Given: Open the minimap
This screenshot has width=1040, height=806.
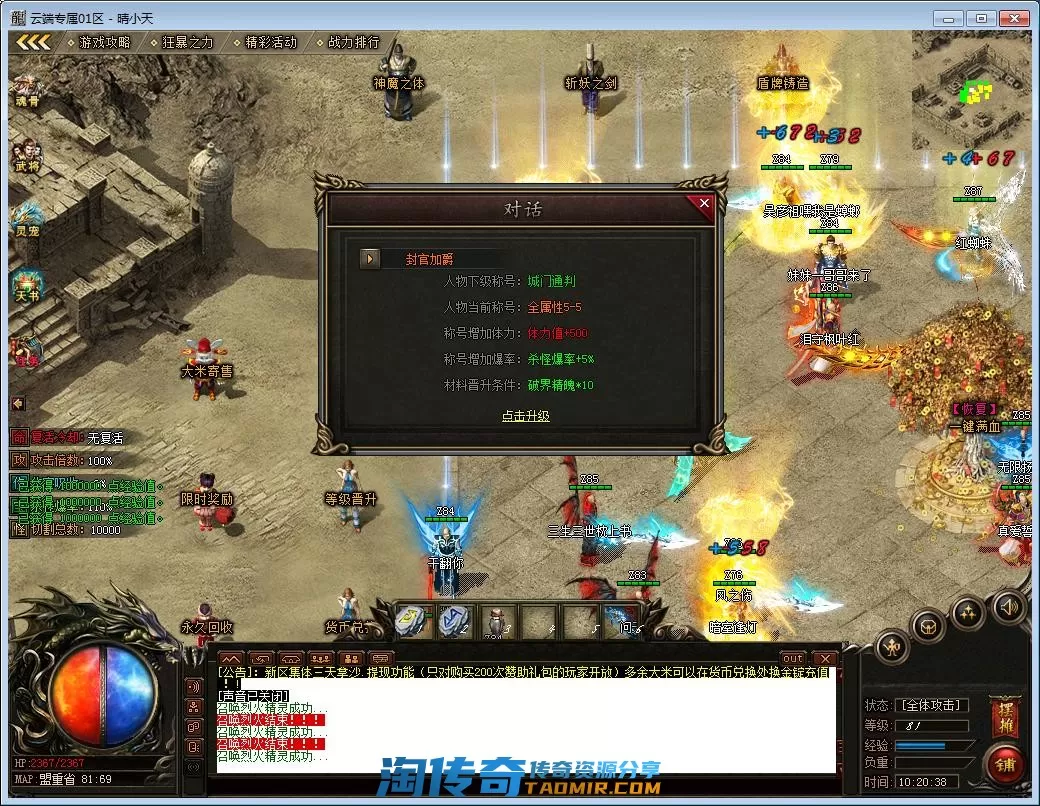Looking at the screenshot, I should coord(970,90).
